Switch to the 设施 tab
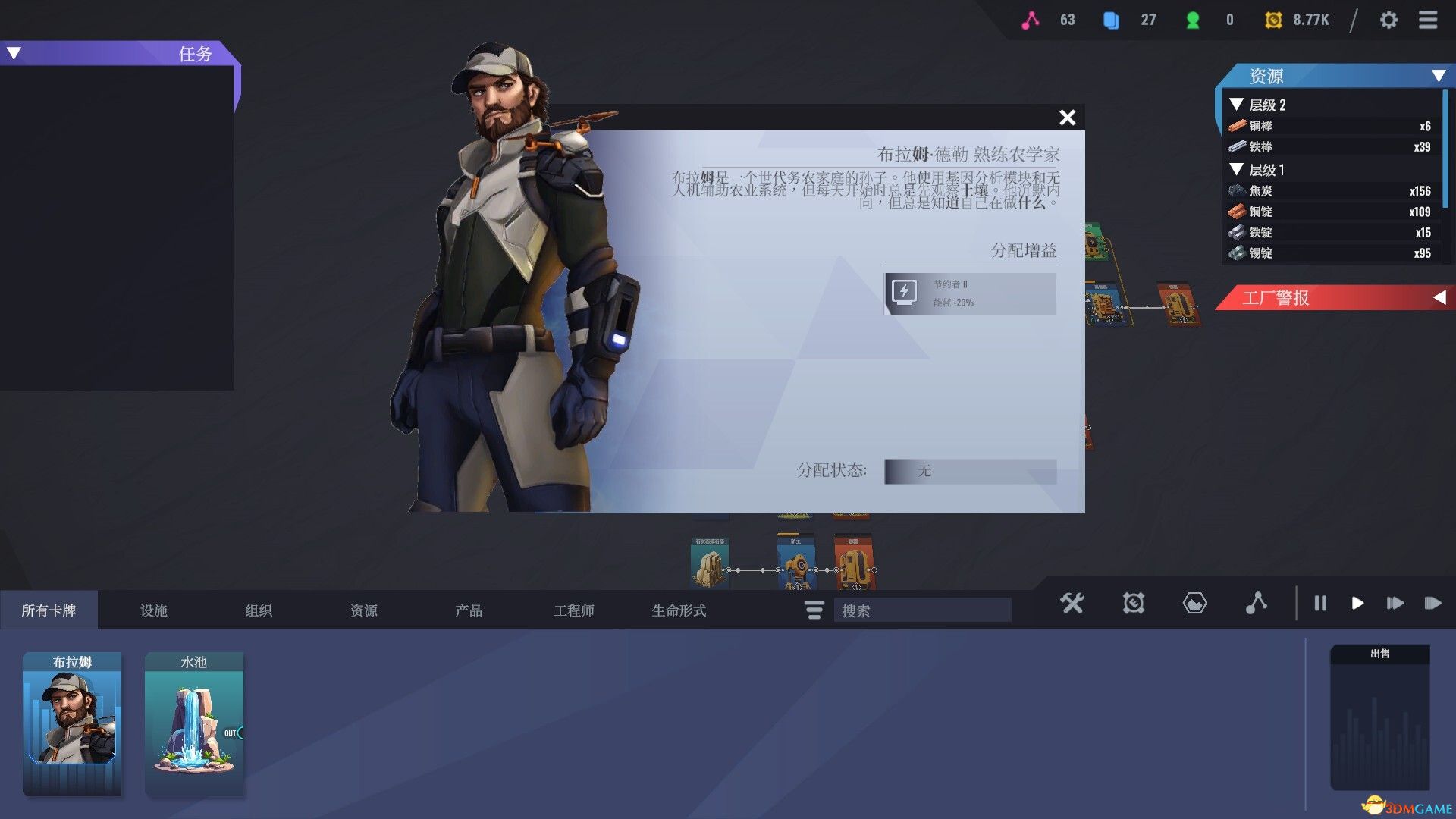Viewport: 1456px width, 819px height. 154,610
